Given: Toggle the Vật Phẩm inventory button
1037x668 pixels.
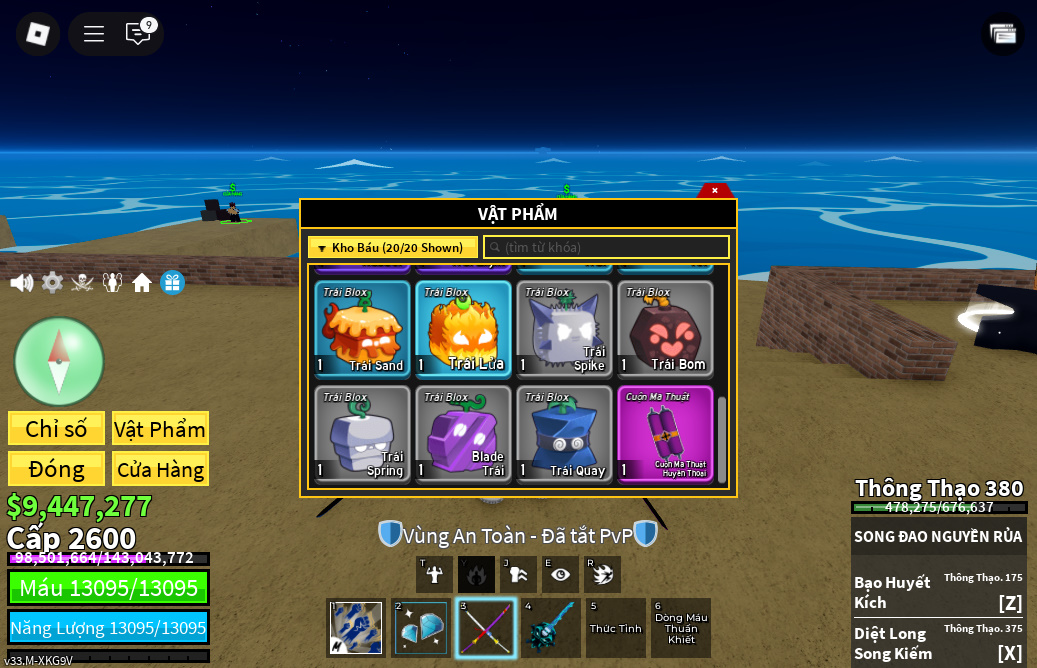Looking at the screenshot, I should (160, 429).
